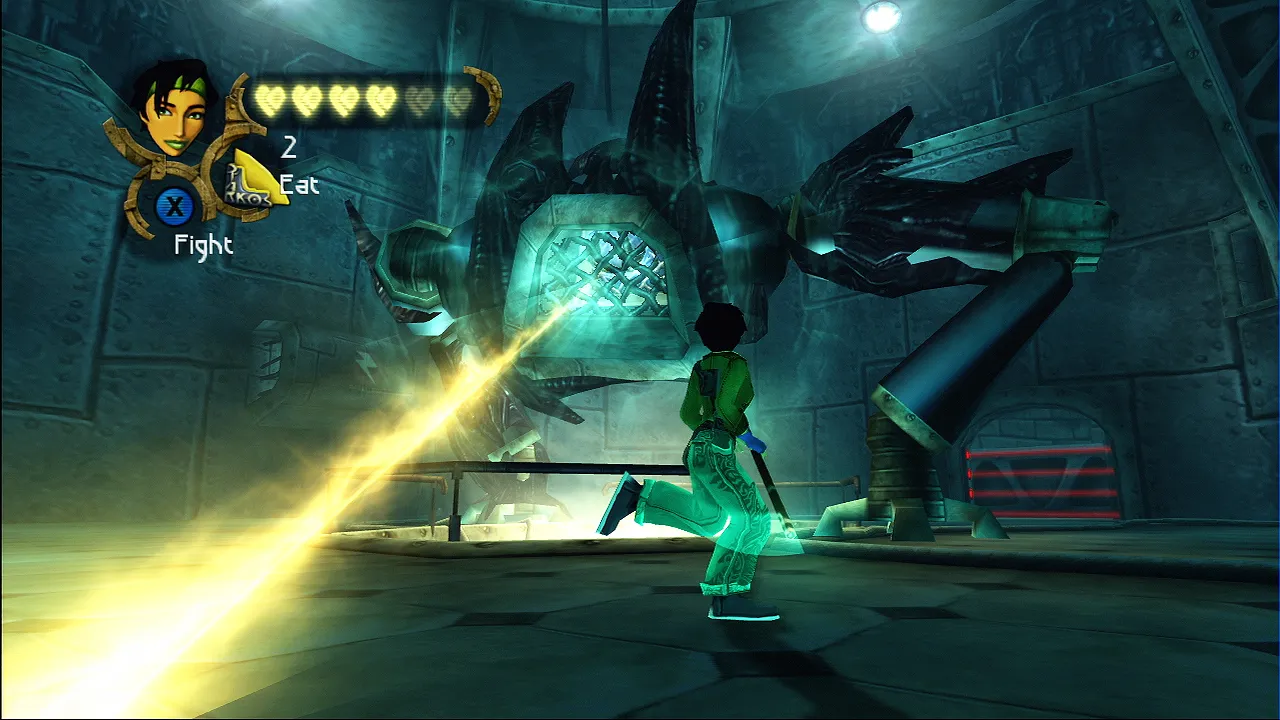Click Jade's character portrait
This screenshot has width=1280, height=720.
point(174,108)
